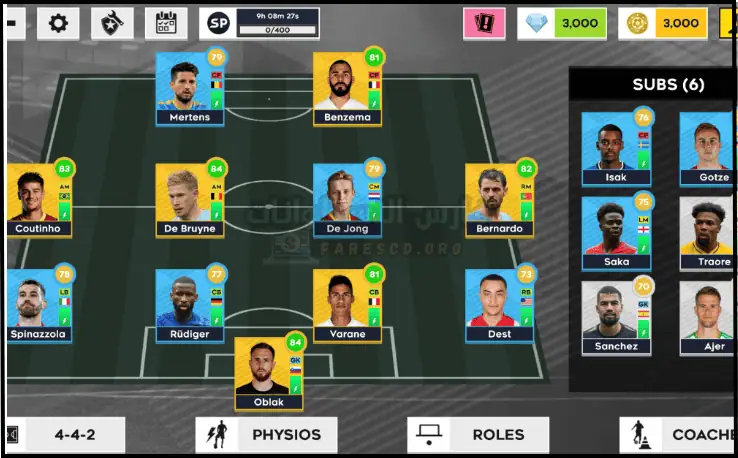Open the calendar schedule button
The height and width of the screenshot is (458, 738).
point(165,23)
